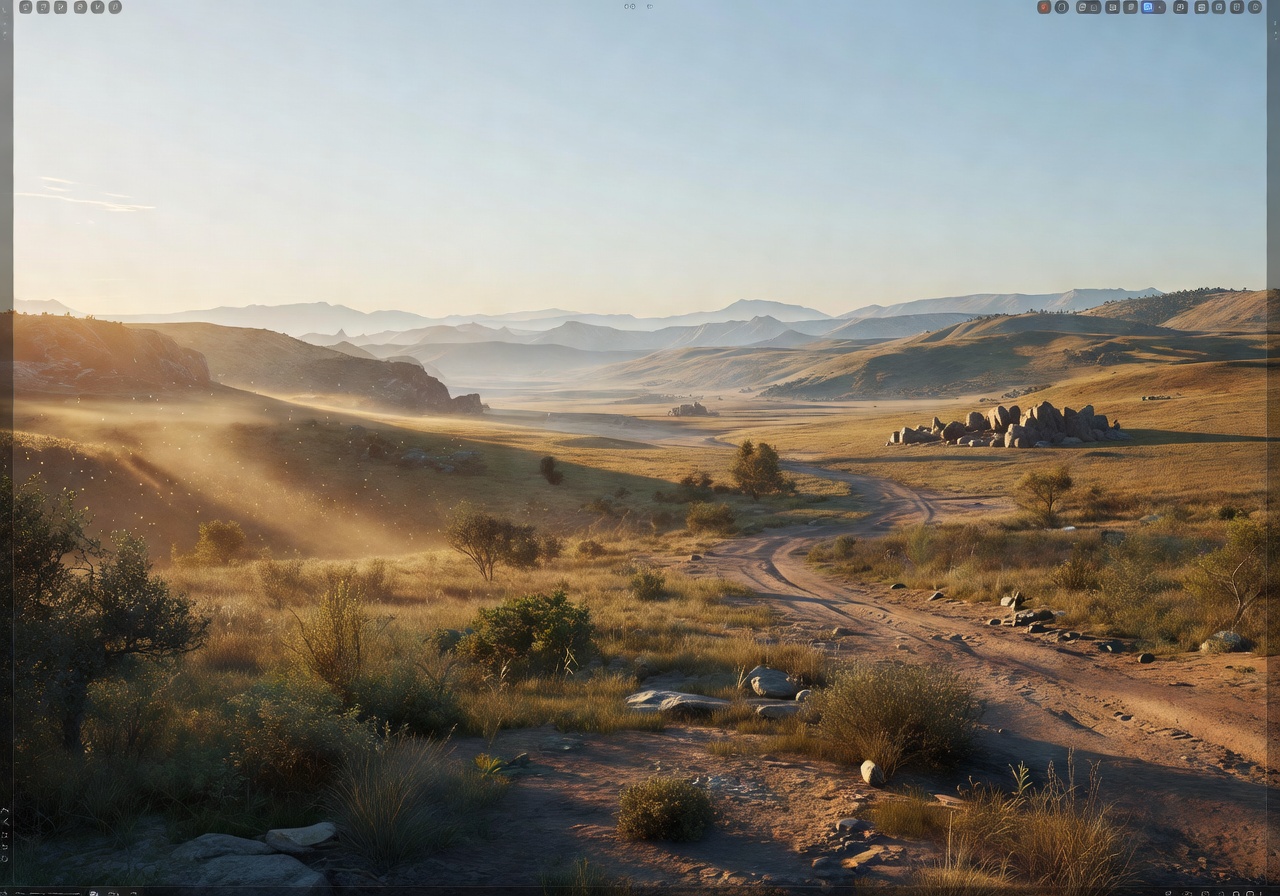This screenshot has height=896, width=1280.
Task: Open the circular tool icon at the far right
Action: click(x=1255, y=7)
